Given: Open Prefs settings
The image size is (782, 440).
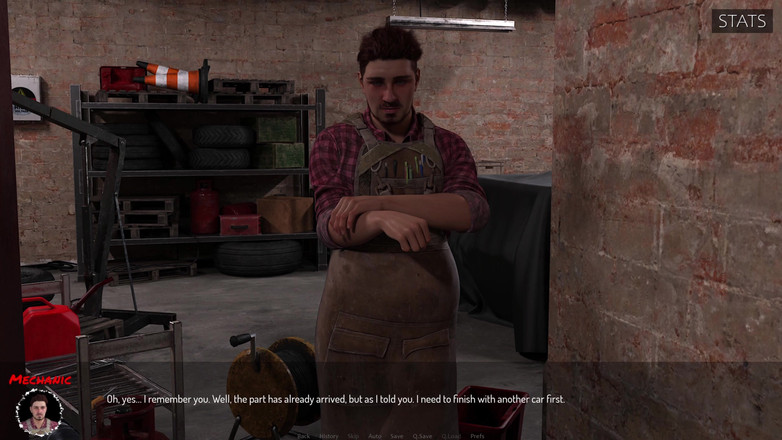Looking at the screenshot, I should (x=477, y=436).
